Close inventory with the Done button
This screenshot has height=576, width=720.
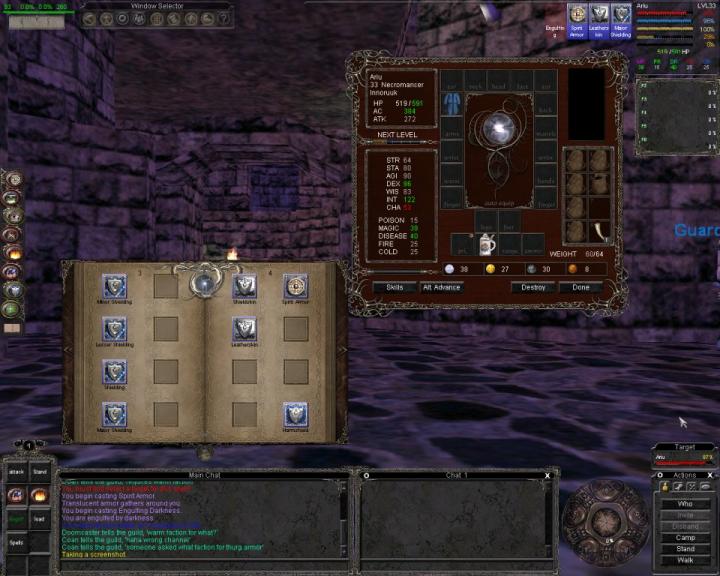[x=581, y=287]
